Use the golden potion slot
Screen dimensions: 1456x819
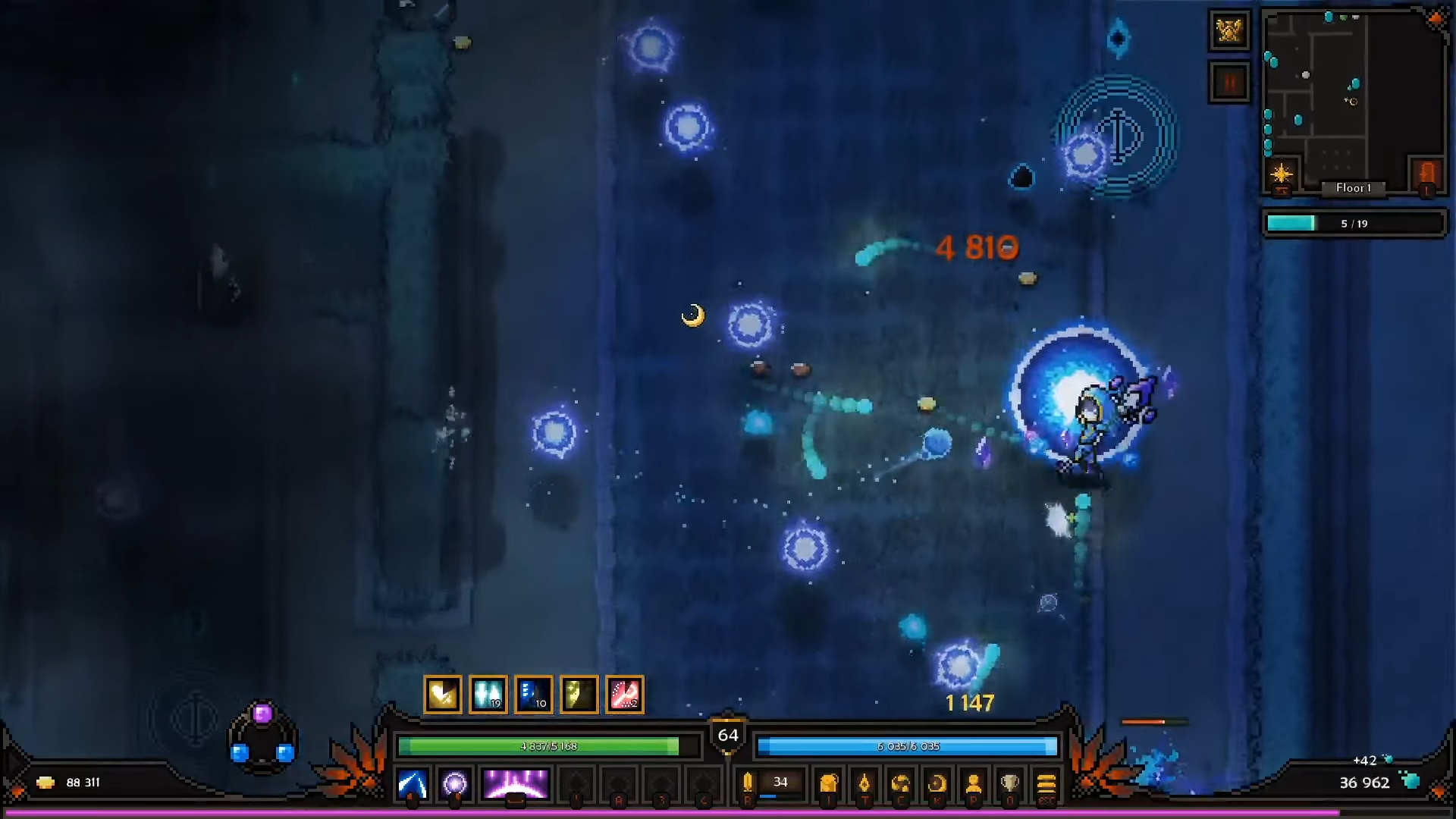click(x=748, y=783)
